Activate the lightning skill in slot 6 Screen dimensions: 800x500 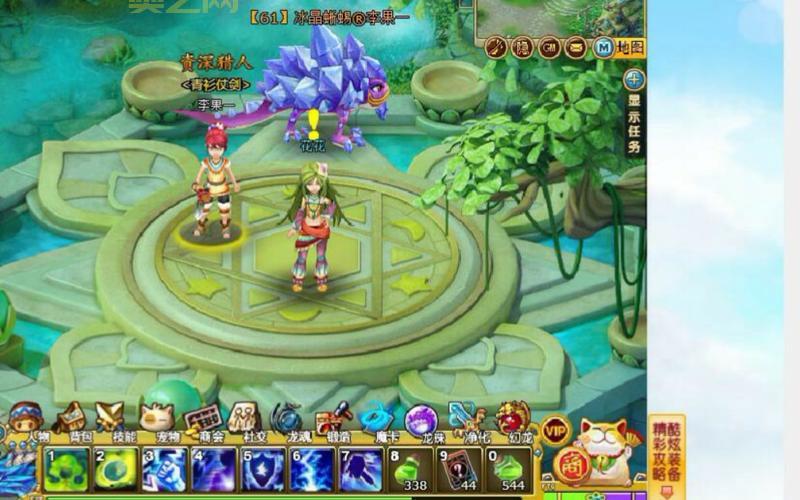coord(312,469)
